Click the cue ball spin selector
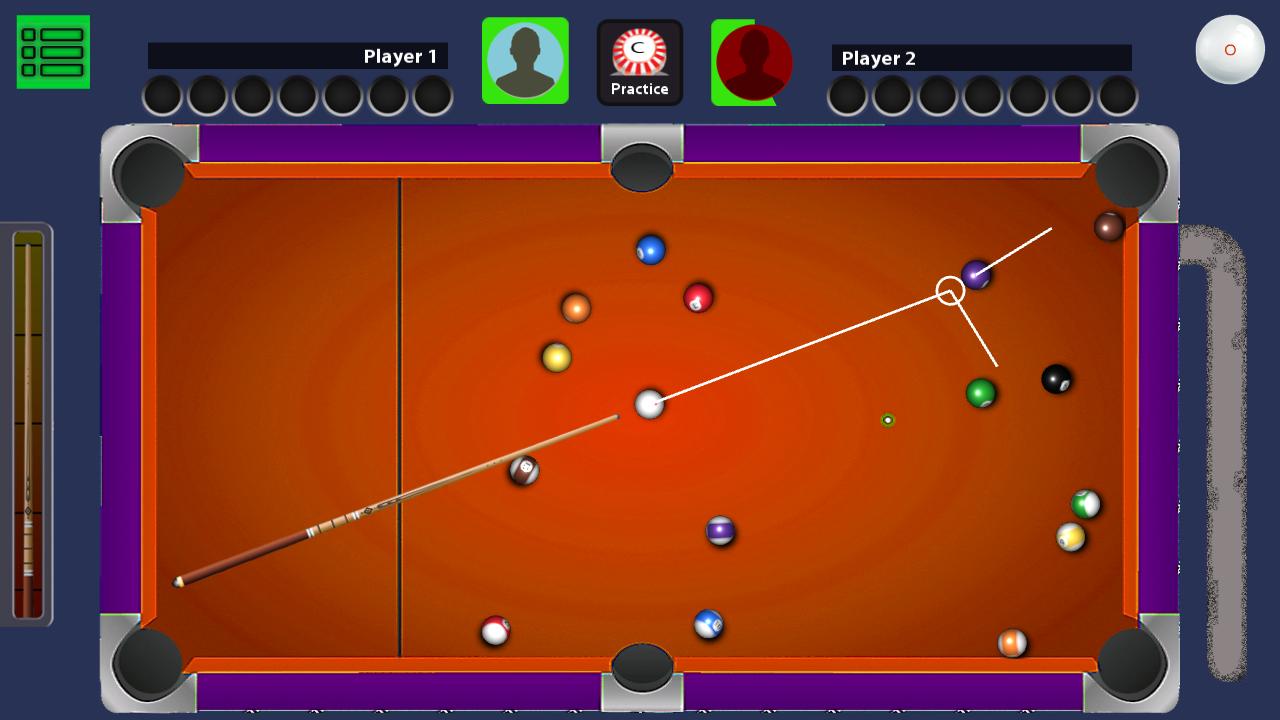Image resolution: width=1280 pixels, height=720 pixels. [1230, 48]
